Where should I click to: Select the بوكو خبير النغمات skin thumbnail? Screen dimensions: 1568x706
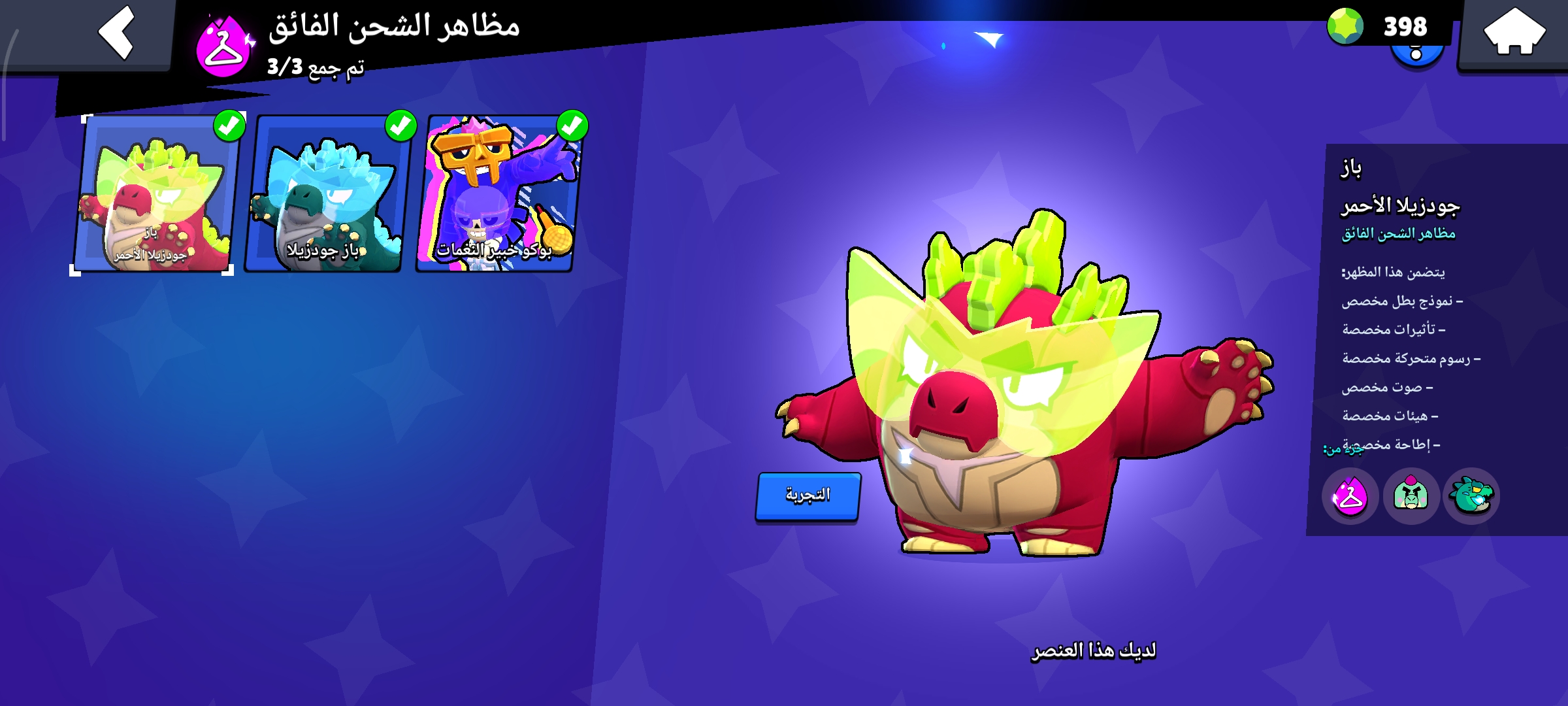(500, 196)
